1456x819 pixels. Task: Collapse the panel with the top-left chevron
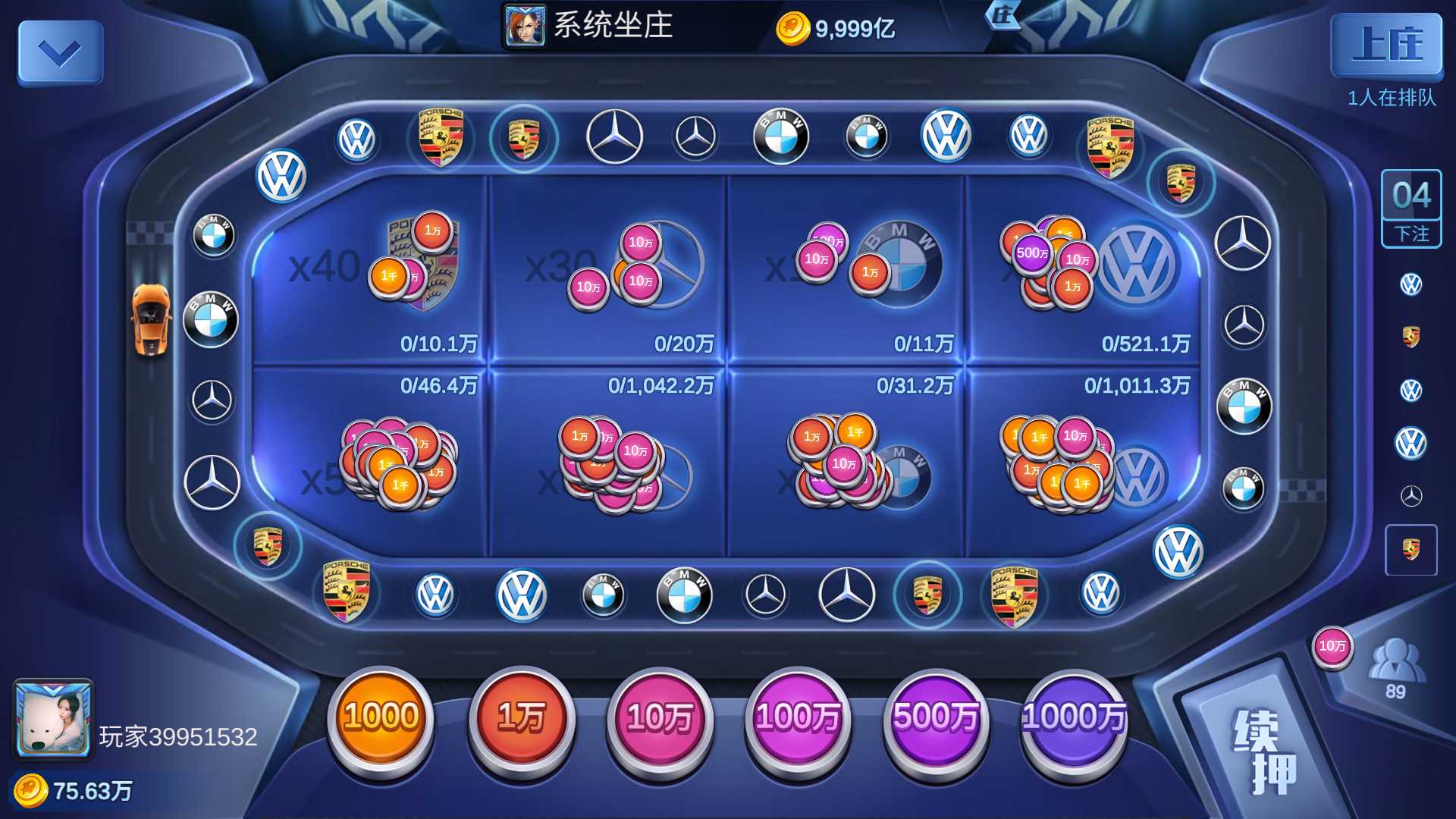coord(59,52)
